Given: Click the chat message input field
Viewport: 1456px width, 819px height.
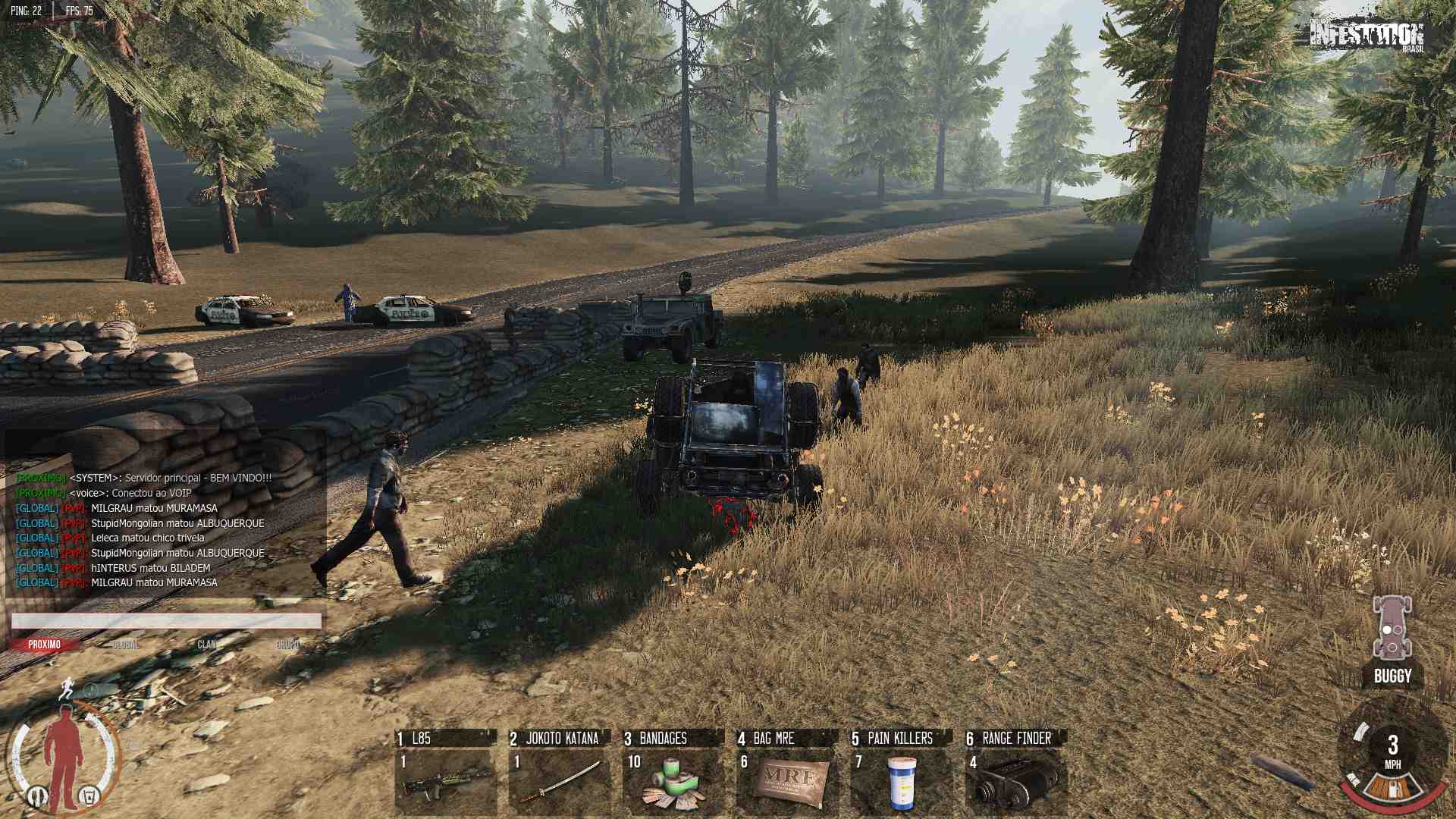Looking at the screenshot, I should (166, 621).
